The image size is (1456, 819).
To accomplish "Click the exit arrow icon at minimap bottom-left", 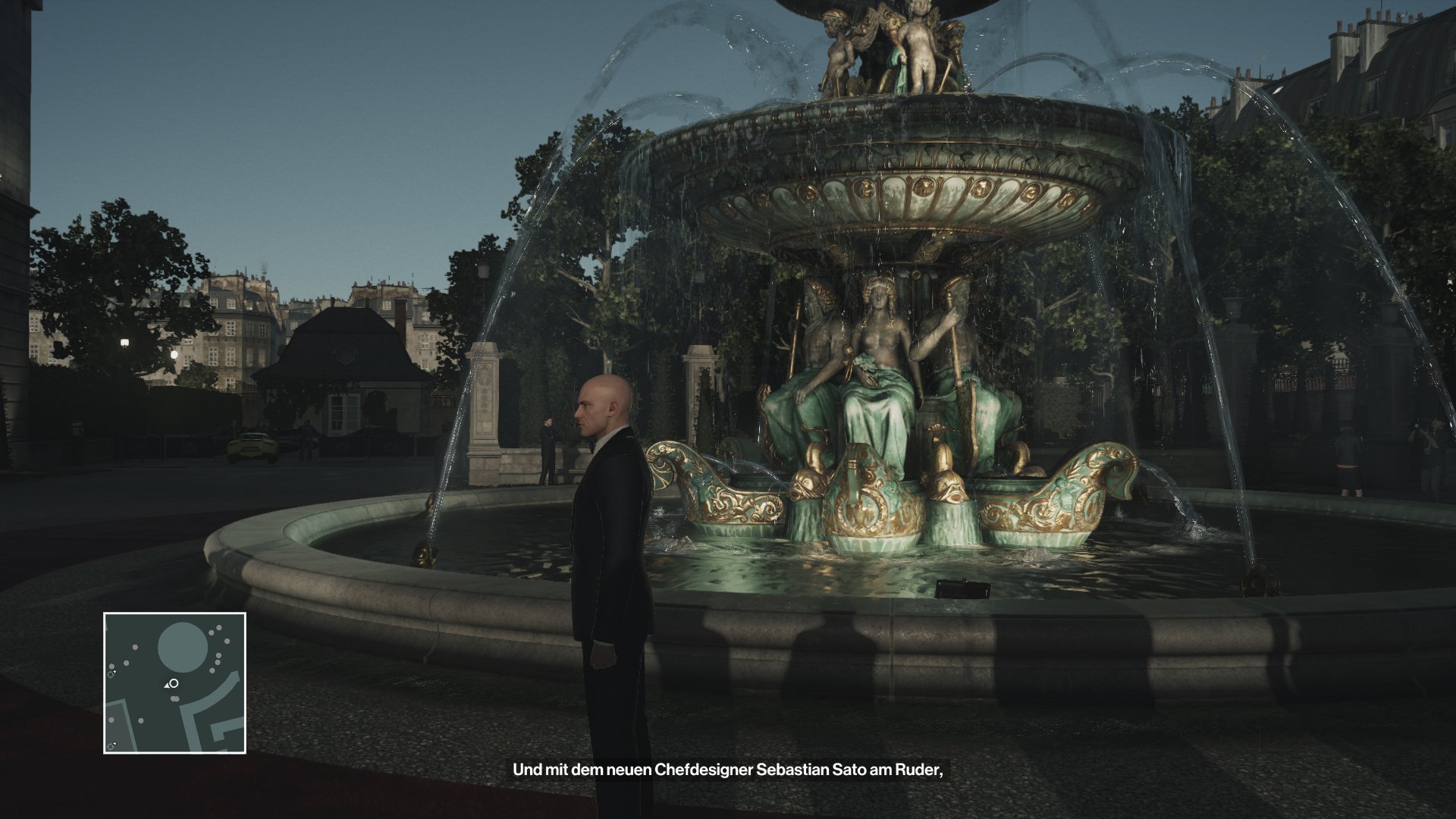I will coord(111,745).
